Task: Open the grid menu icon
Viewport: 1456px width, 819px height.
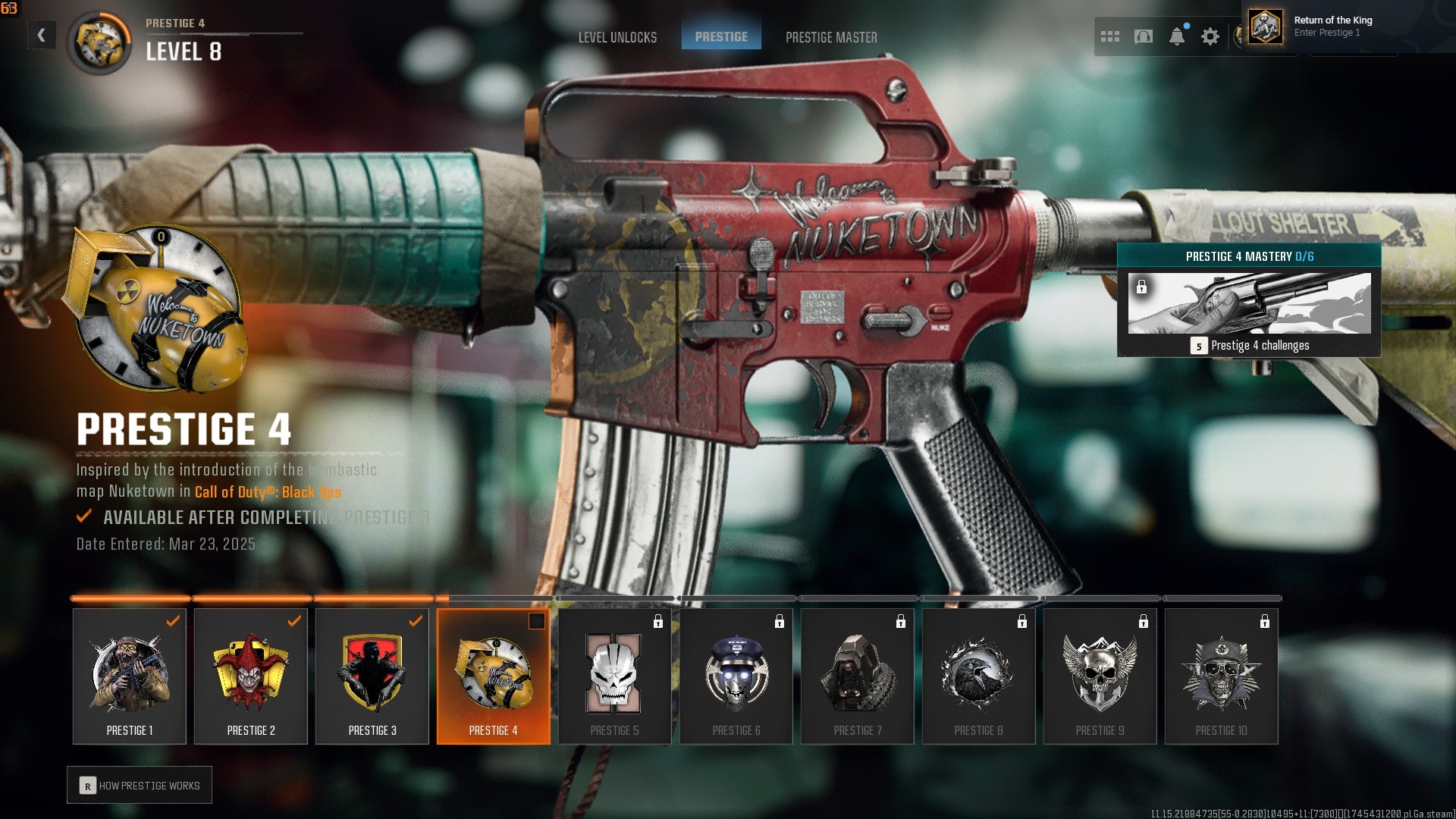Action: [1110, 36]
